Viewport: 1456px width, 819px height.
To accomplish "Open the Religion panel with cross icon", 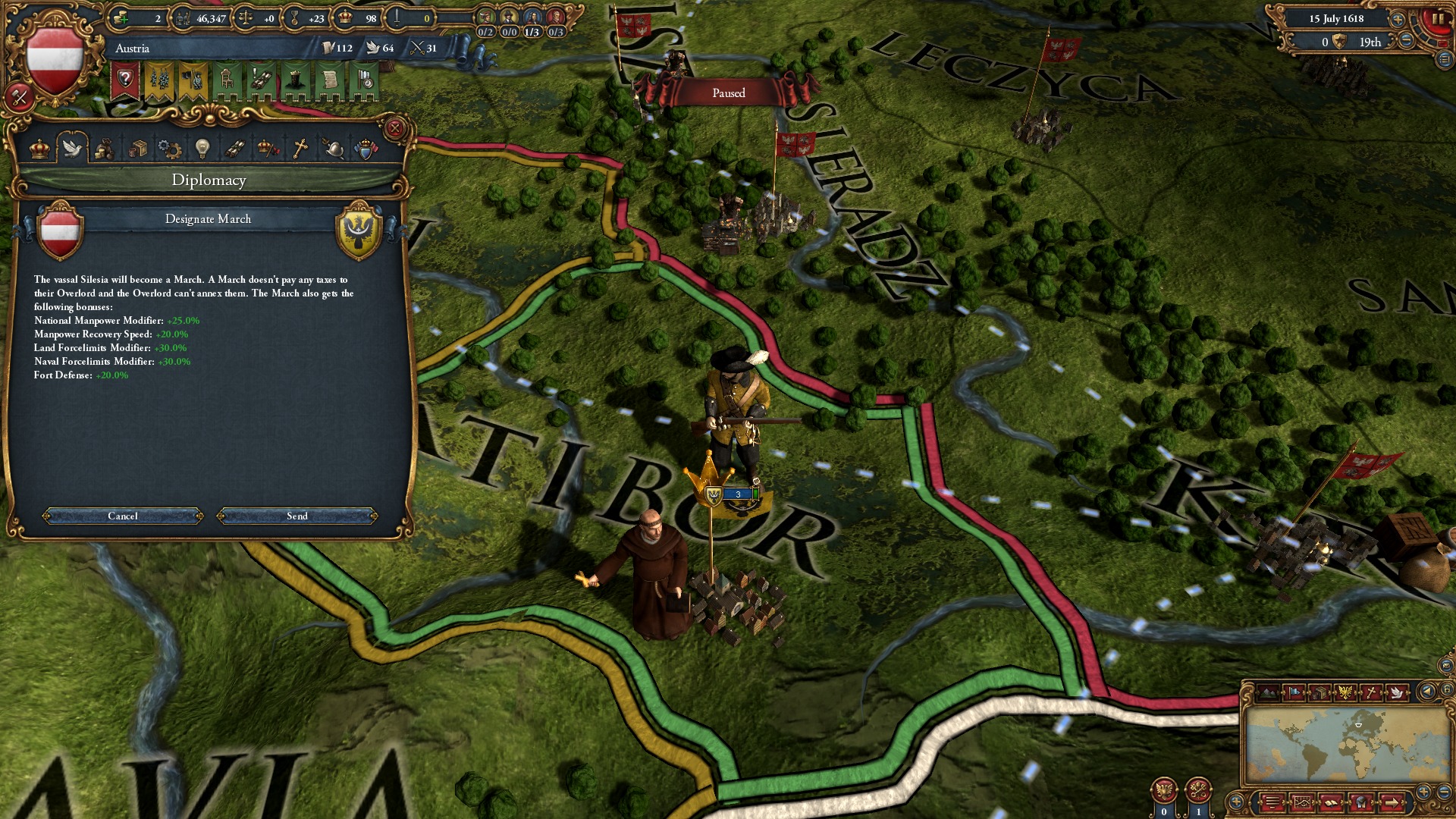I will 300,149.
